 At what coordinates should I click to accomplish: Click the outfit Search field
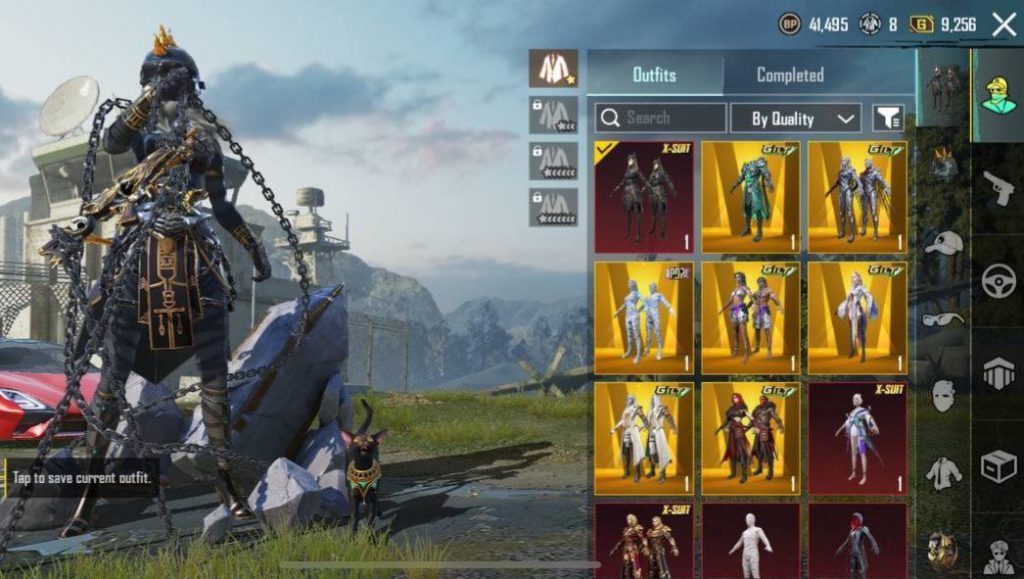point(661,118)
